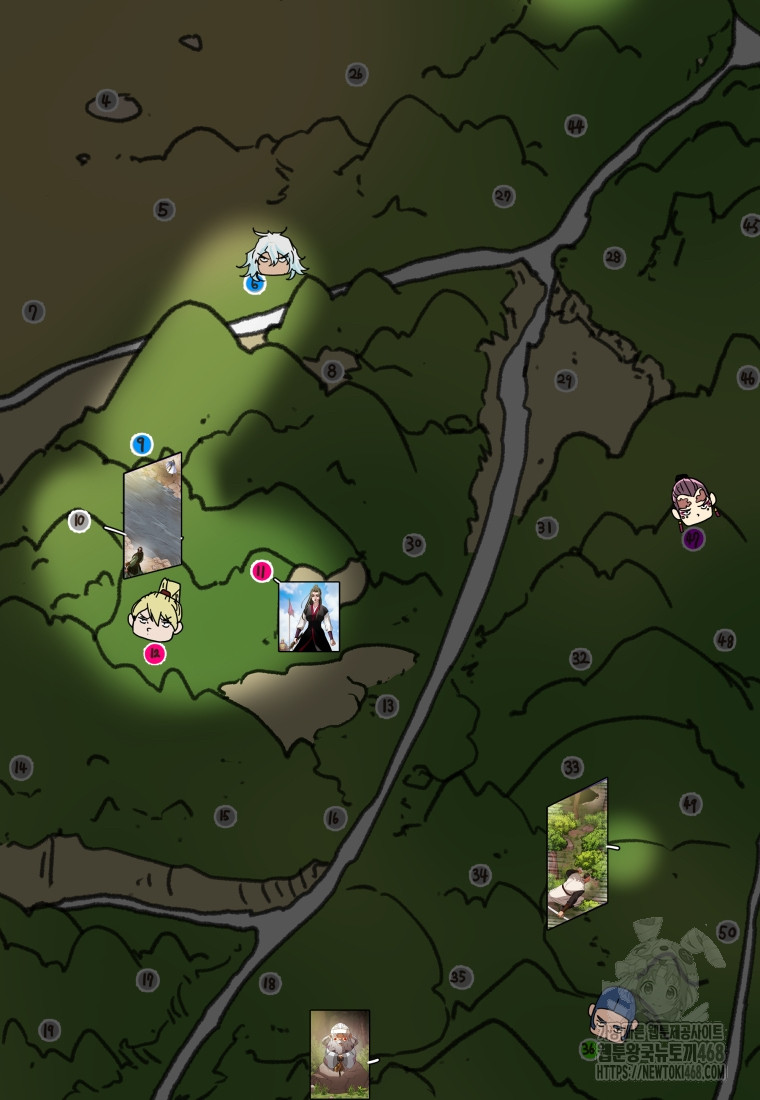Select the purple marker numbered 47
The width and height of the screenshot is (760, 1100).
(693, 540)
